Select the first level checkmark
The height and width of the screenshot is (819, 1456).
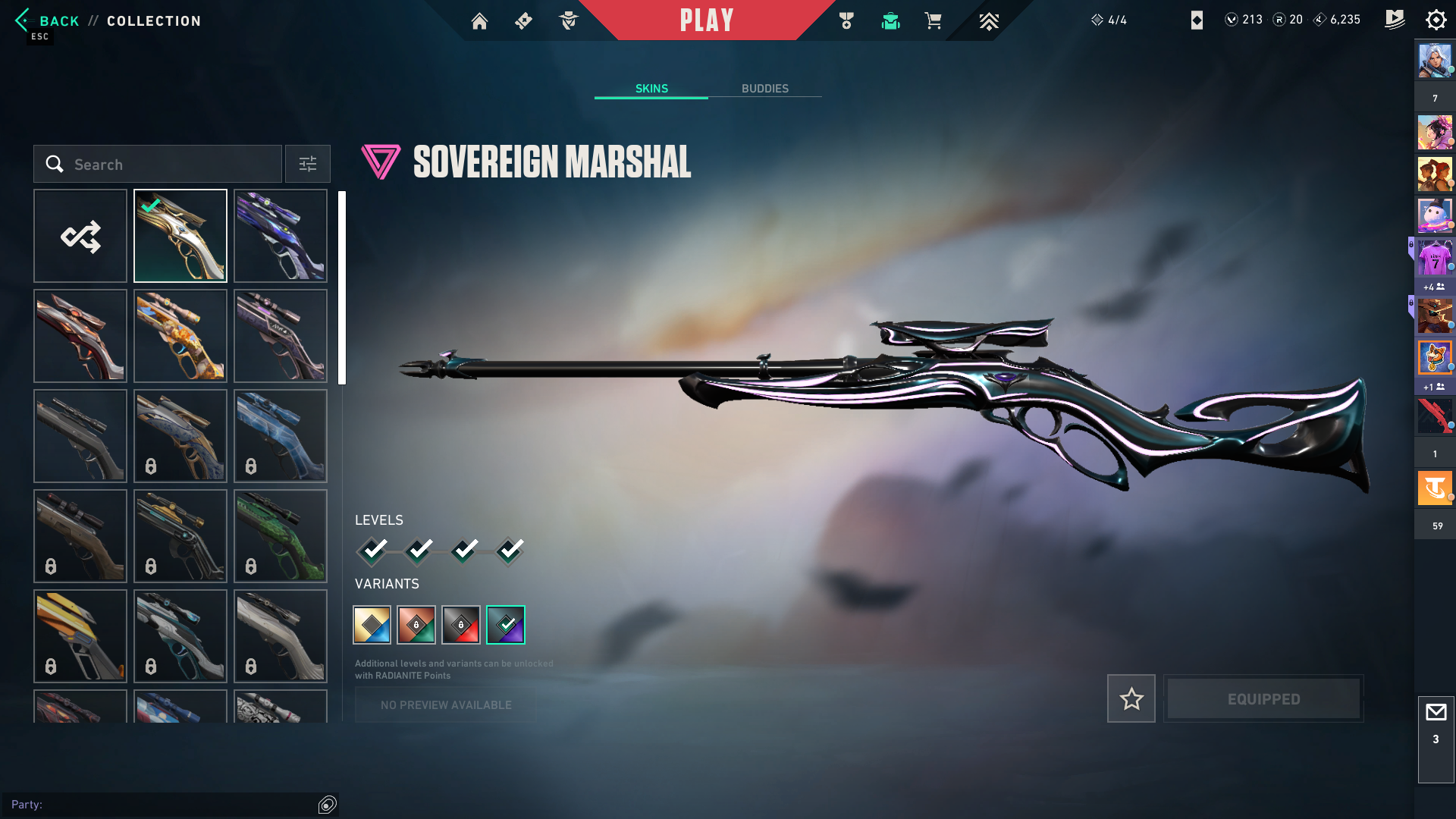point(373,551)
